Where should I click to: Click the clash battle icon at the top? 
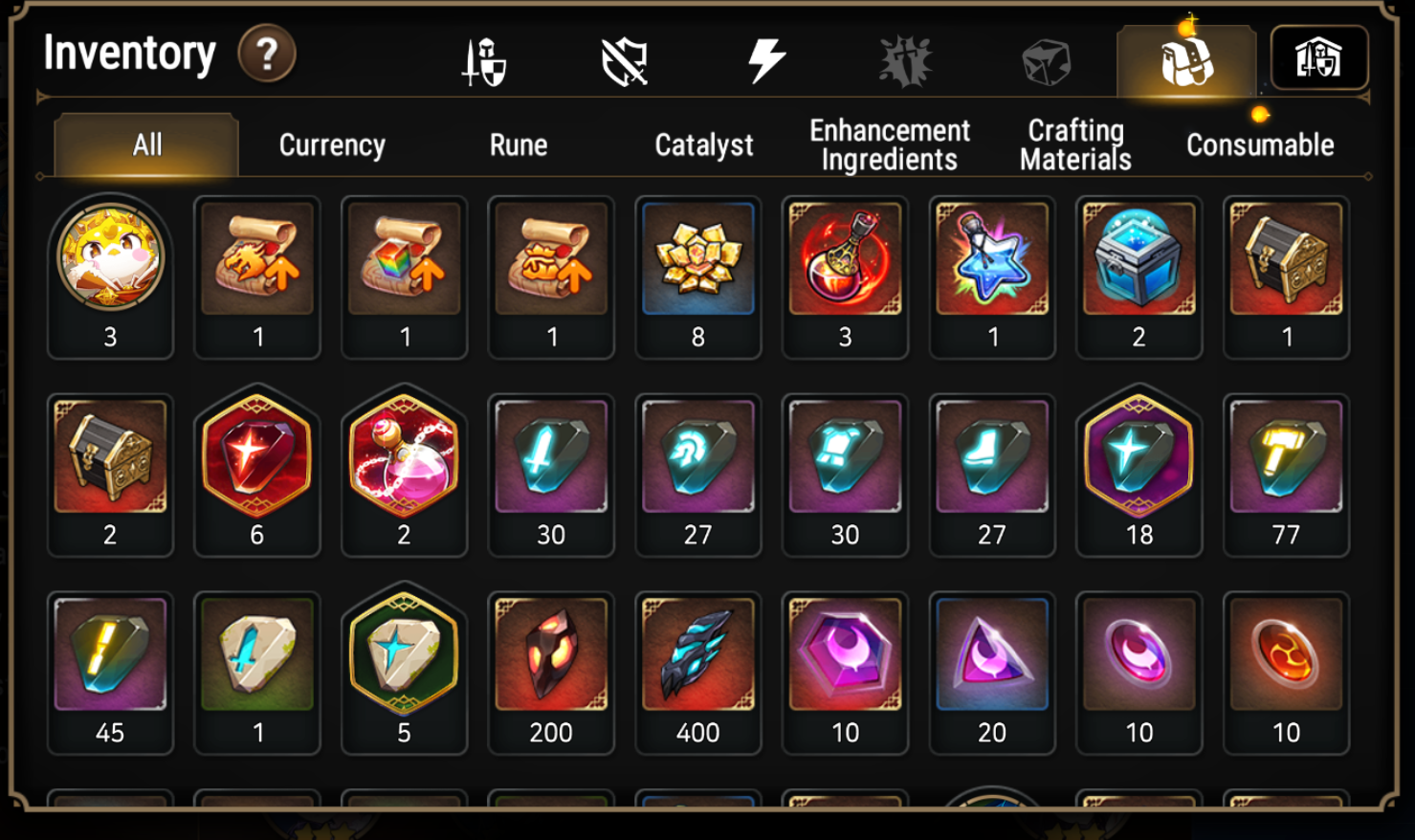click(903, 59)
